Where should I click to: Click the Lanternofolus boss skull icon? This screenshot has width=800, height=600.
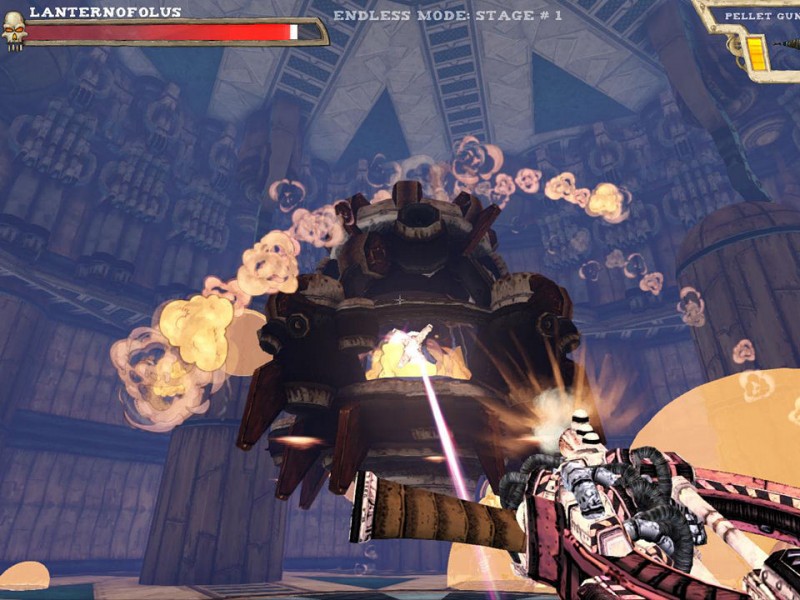coord(13,30)
